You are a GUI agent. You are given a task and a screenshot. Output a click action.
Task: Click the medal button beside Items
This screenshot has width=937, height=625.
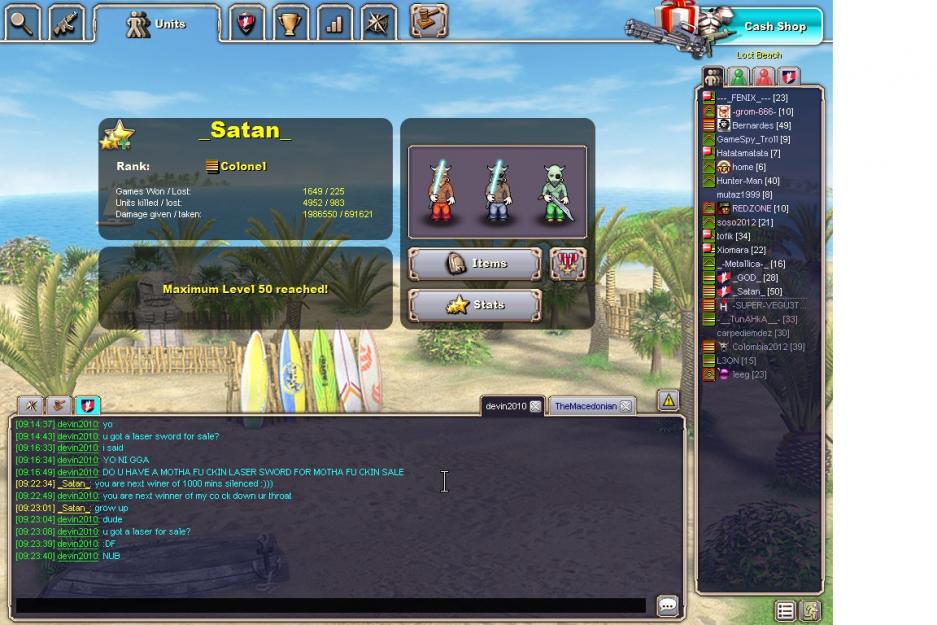click(x=568, y=264)
